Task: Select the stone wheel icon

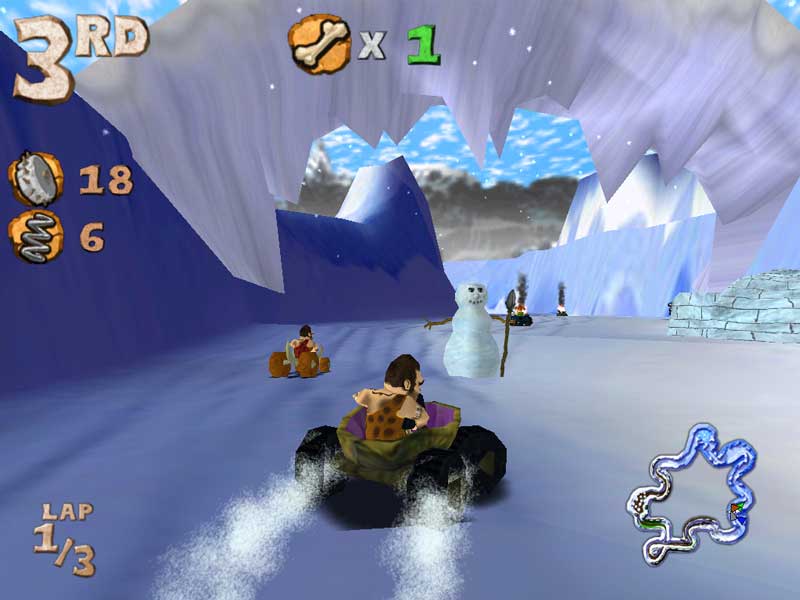Action: point(34,179)
